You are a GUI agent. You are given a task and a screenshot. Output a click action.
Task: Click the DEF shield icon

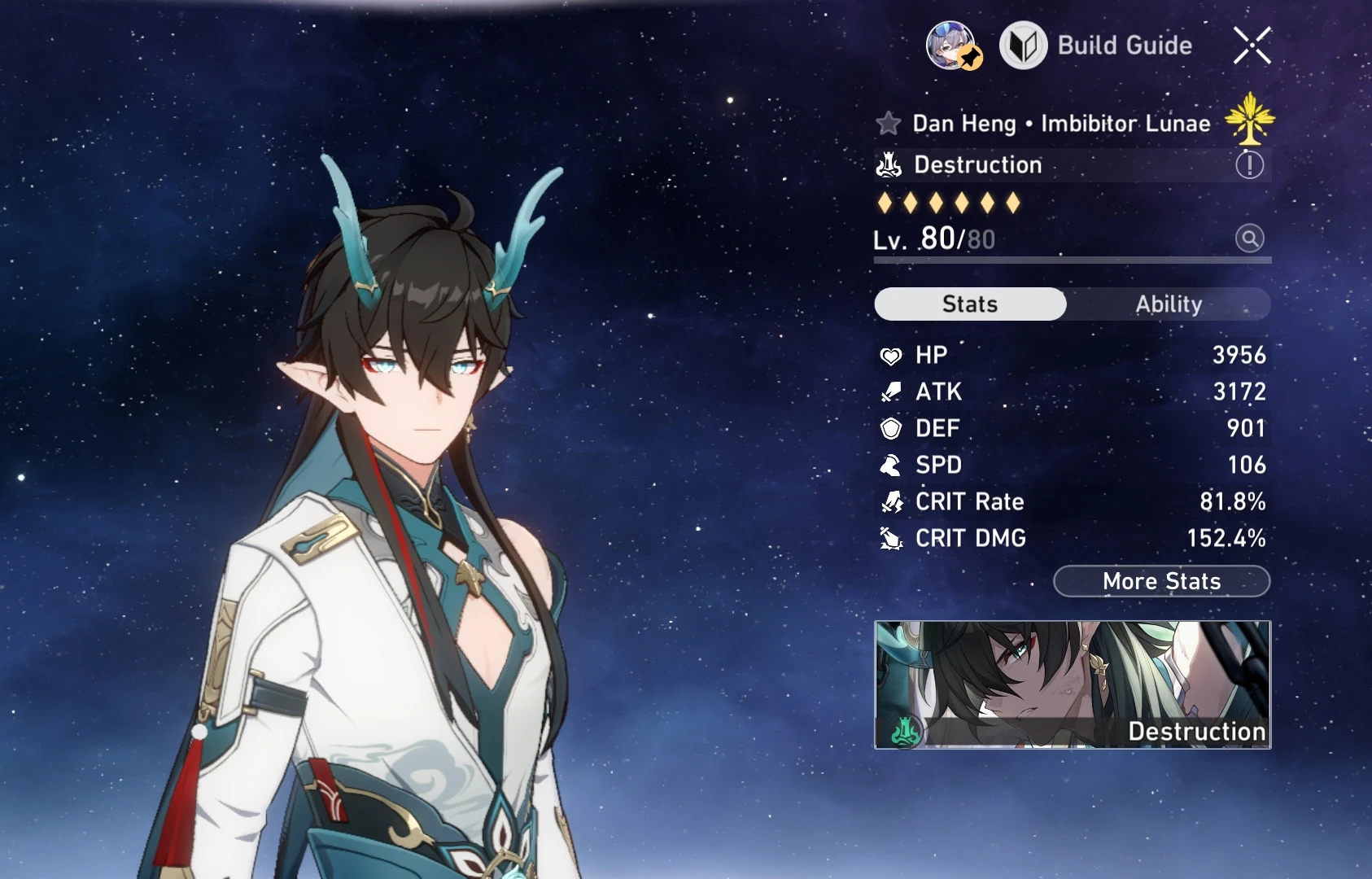pos(892,428)
